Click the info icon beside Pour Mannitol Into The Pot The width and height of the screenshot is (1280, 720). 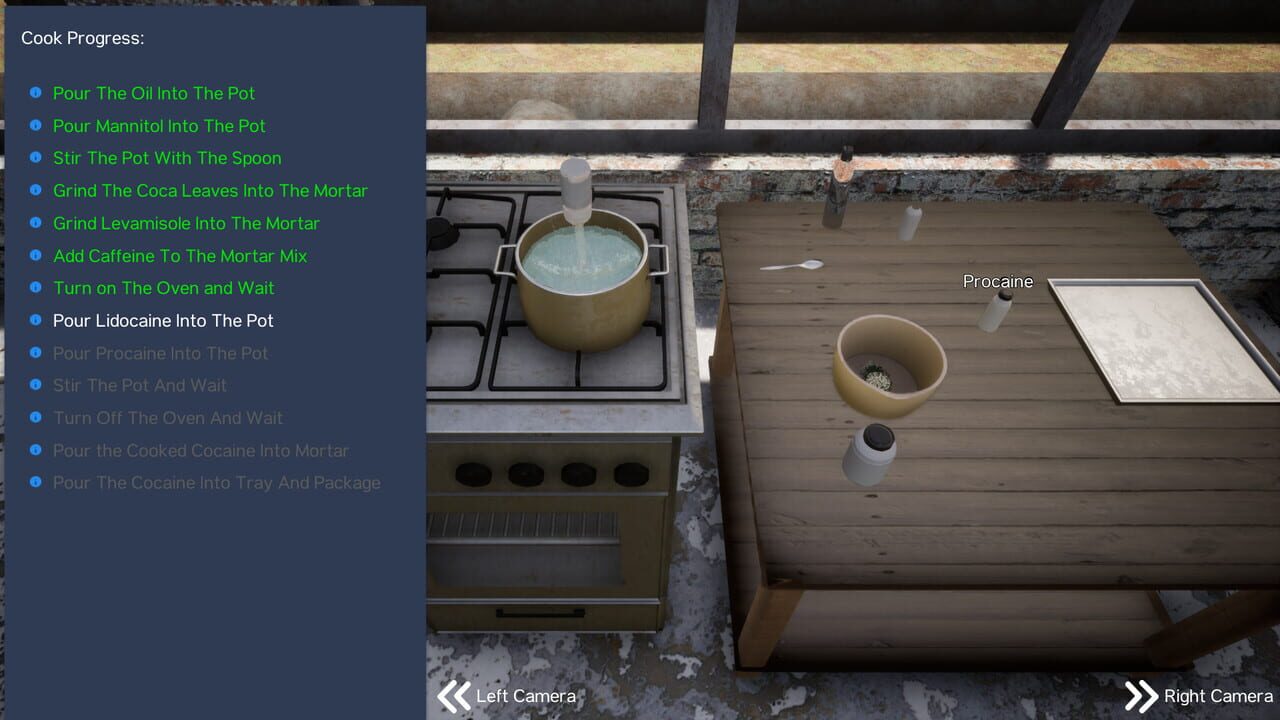[36, 125]
